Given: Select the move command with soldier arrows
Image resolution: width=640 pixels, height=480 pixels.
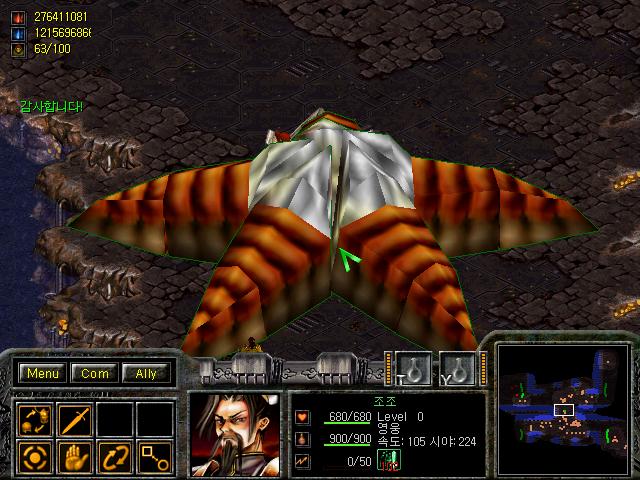Looking at the screenshot, I should pos(36,420).
